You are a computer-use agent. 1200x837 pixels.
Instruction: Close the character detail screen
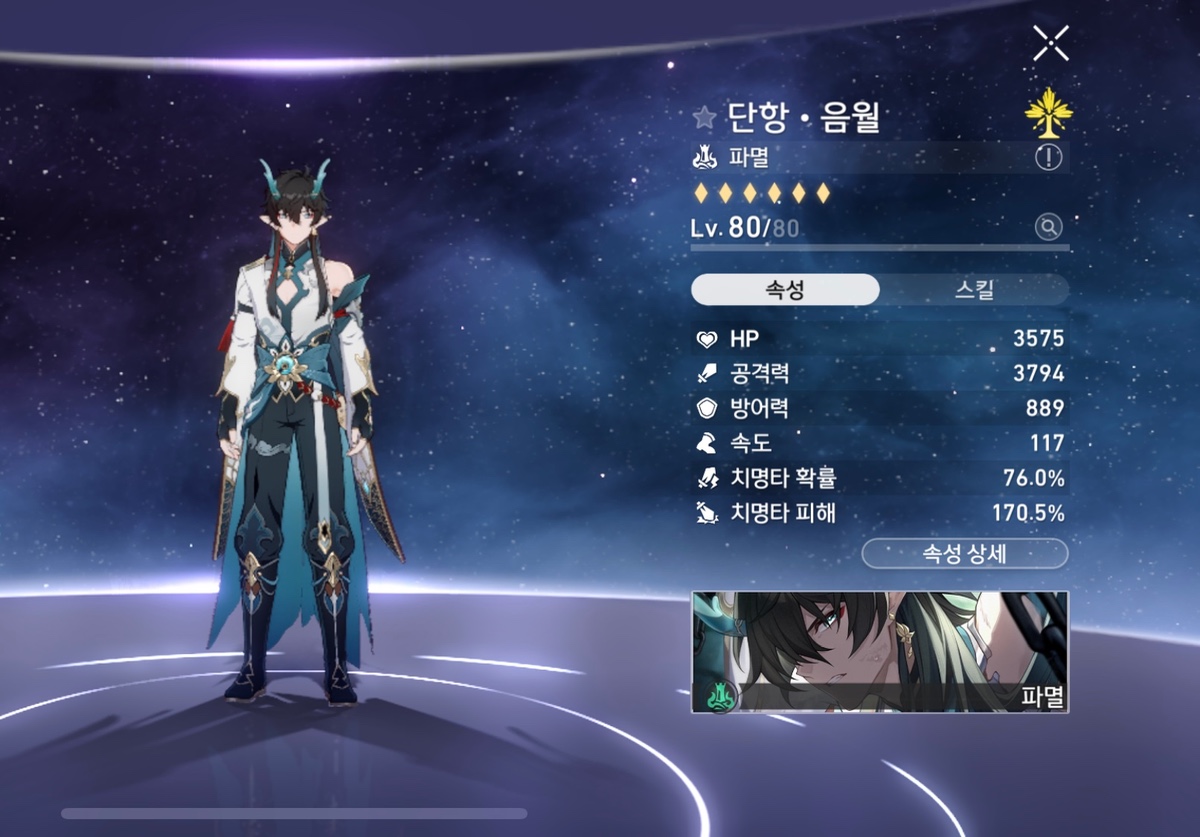[1051, 43]
